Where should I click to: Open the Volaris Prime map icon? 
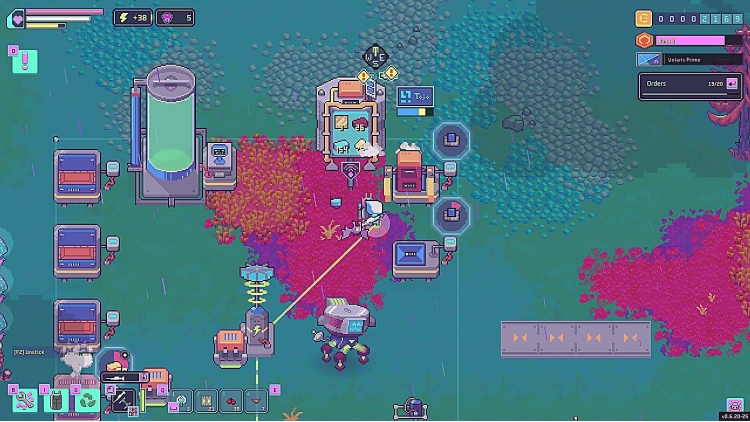[x=647, y=59]
